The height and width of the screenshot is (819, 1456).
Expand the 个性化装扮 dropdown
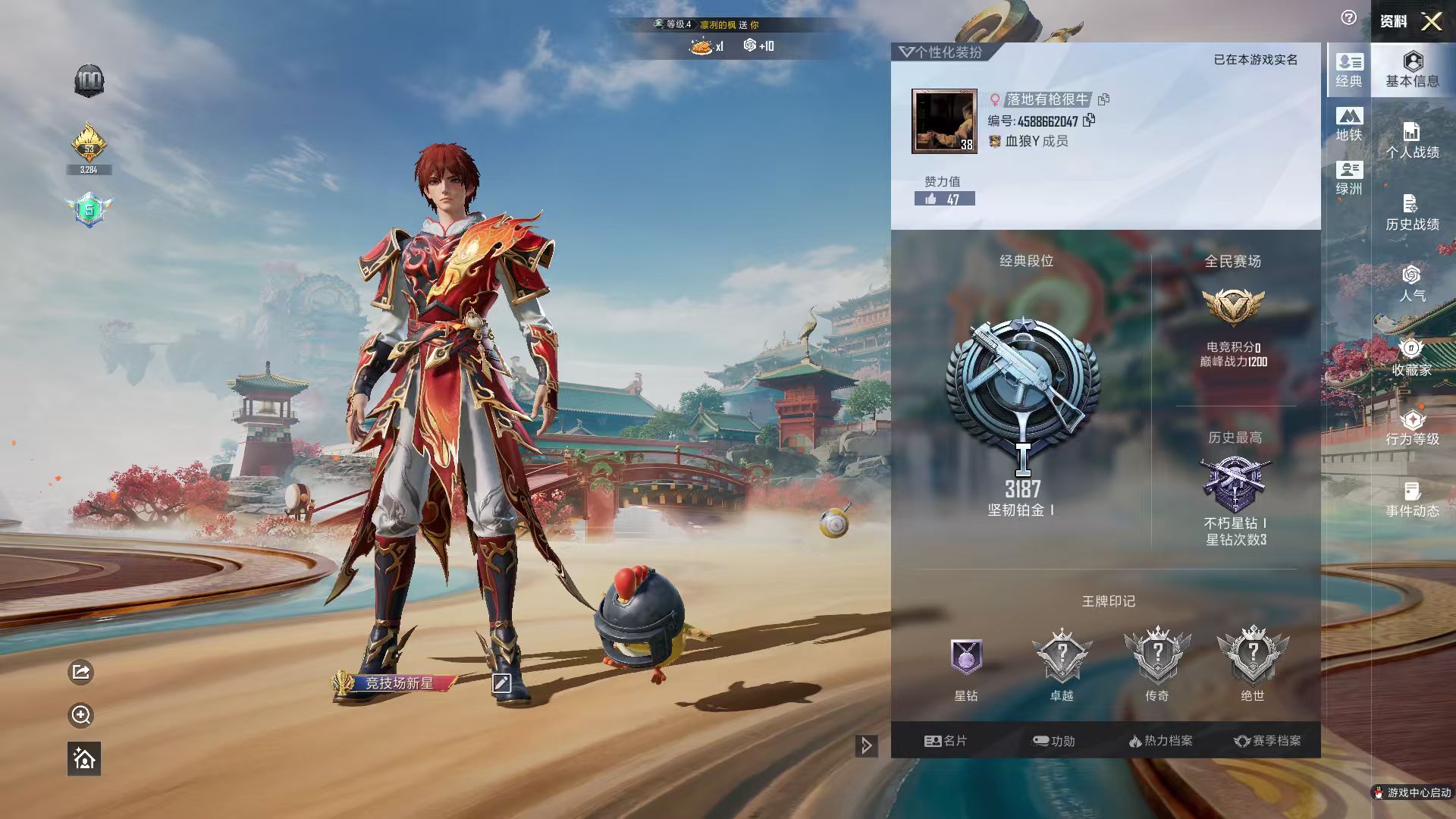pyautogui.click(x=940, y=52)
